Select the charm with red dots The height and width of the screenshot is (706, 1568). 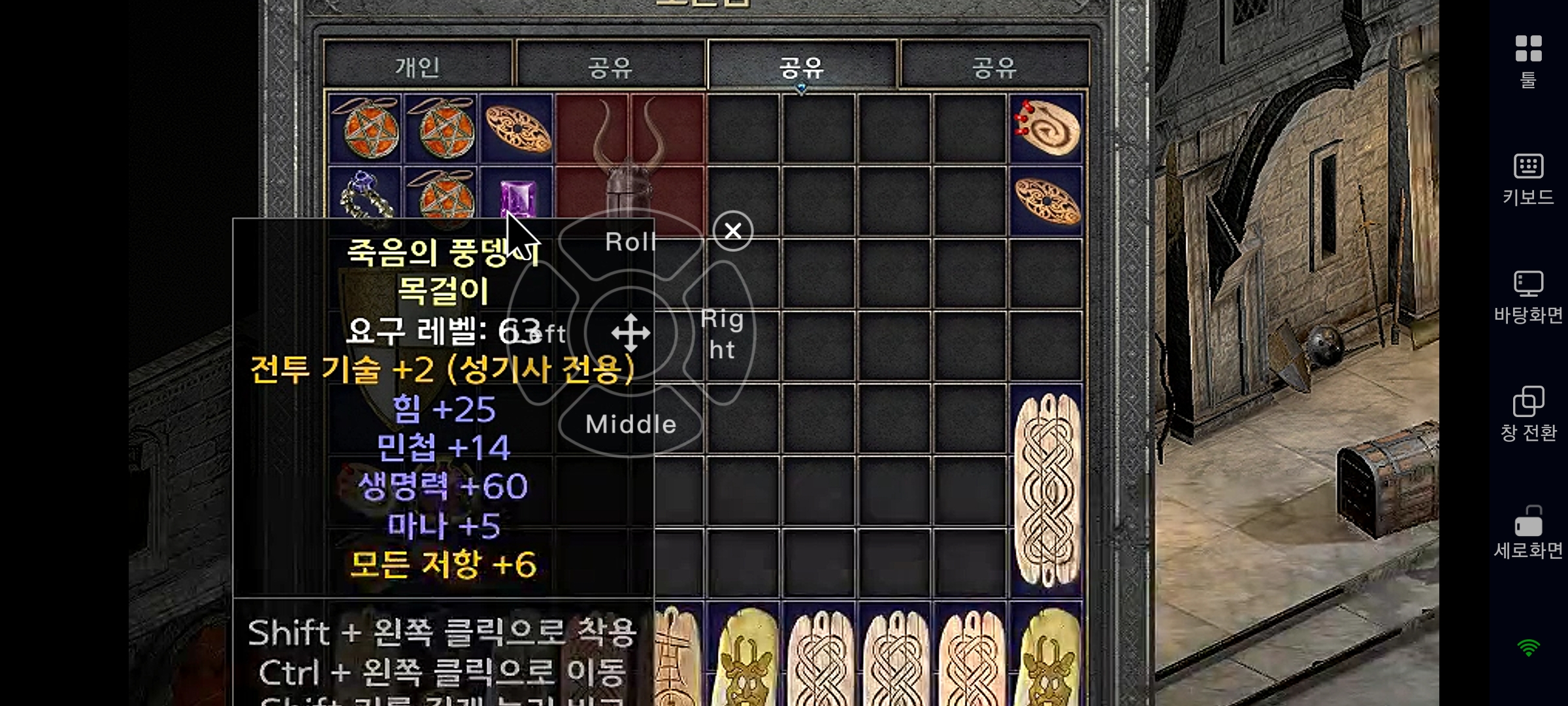pos(1046,128)
